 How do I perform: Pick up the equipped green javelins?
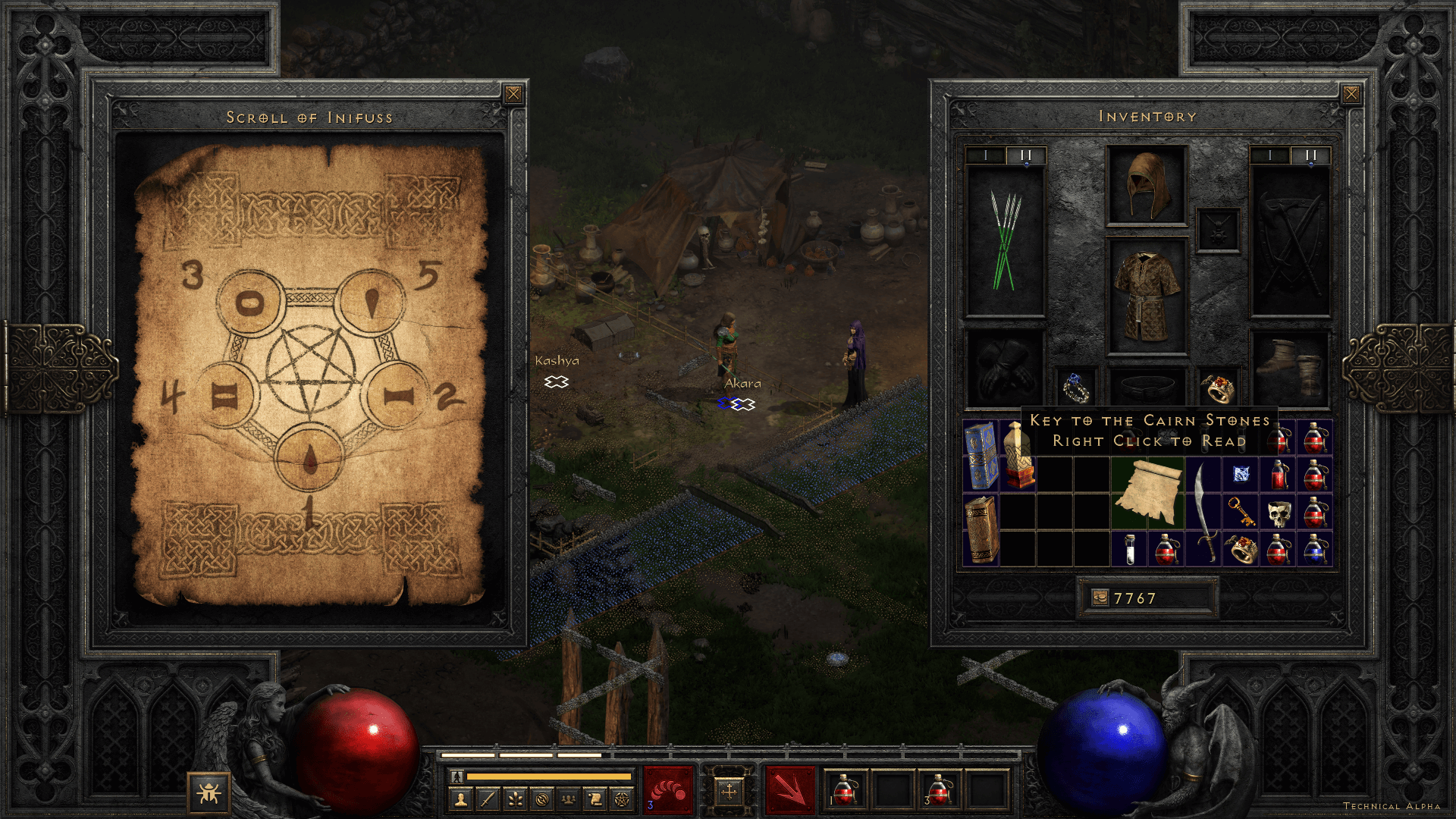tap(1006, 241)
